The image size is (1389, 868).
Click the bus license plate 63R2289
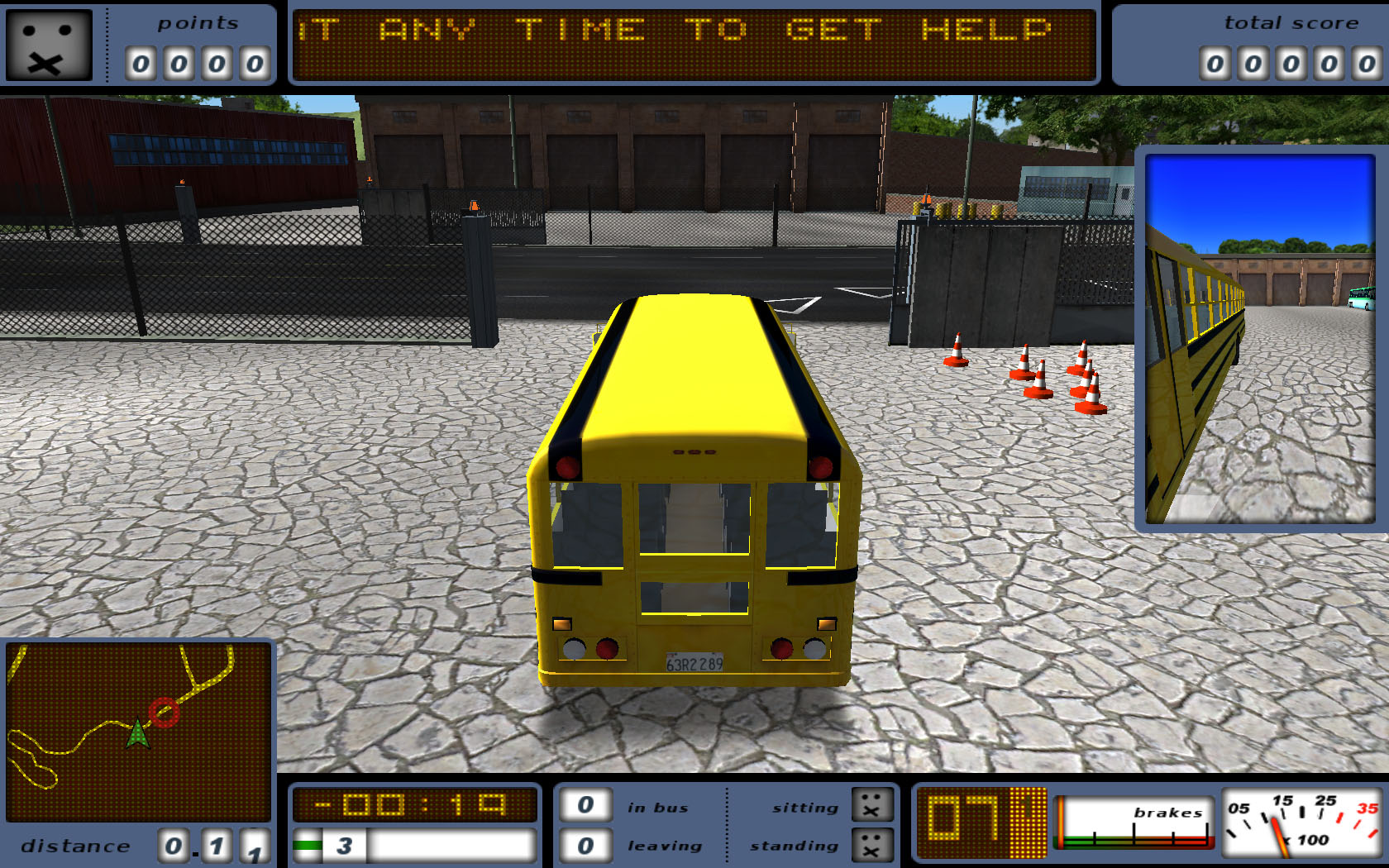pyautogui.click(x=693, y=663)
